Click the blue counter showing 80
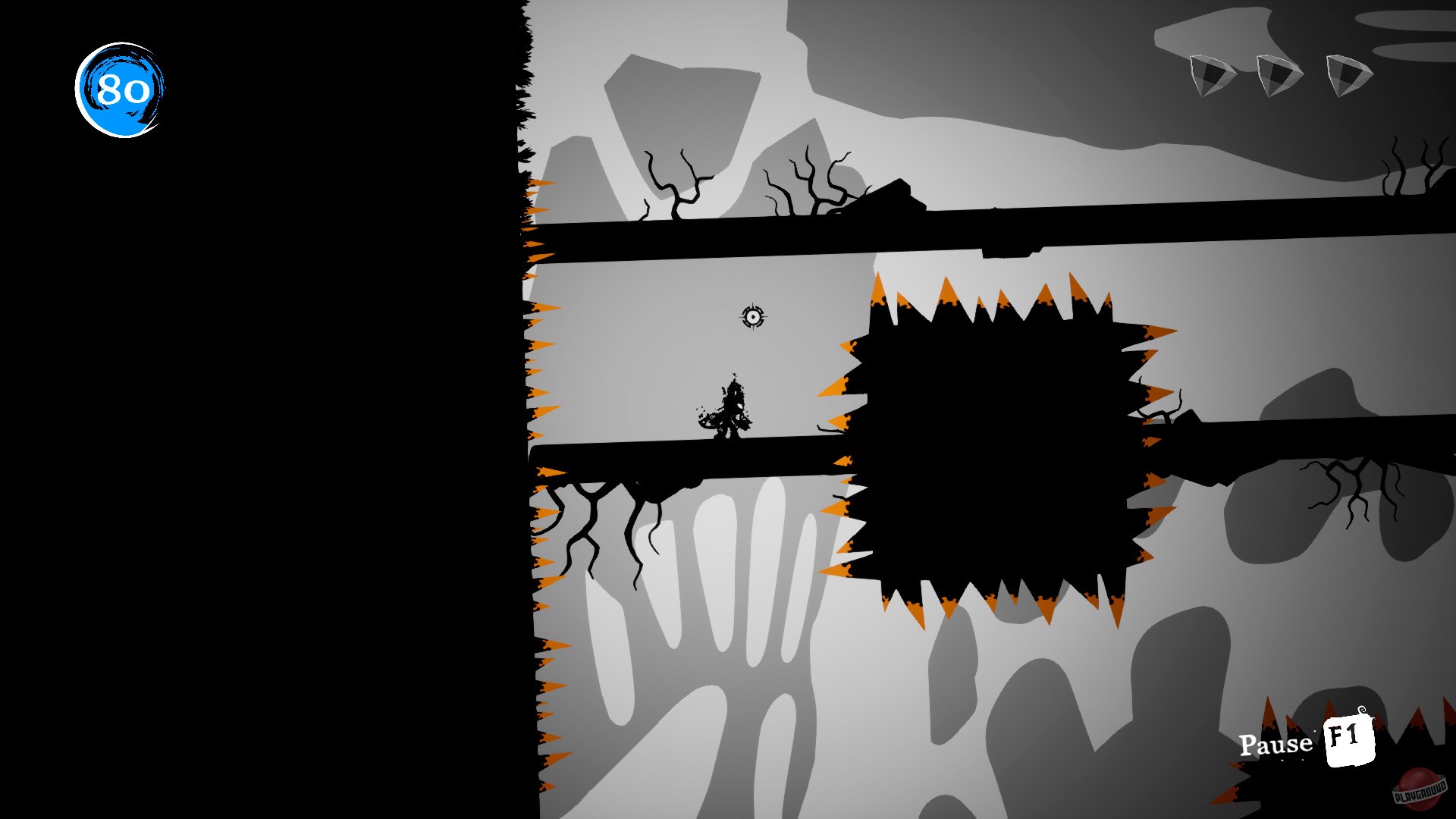 click(x=121, y=89)
